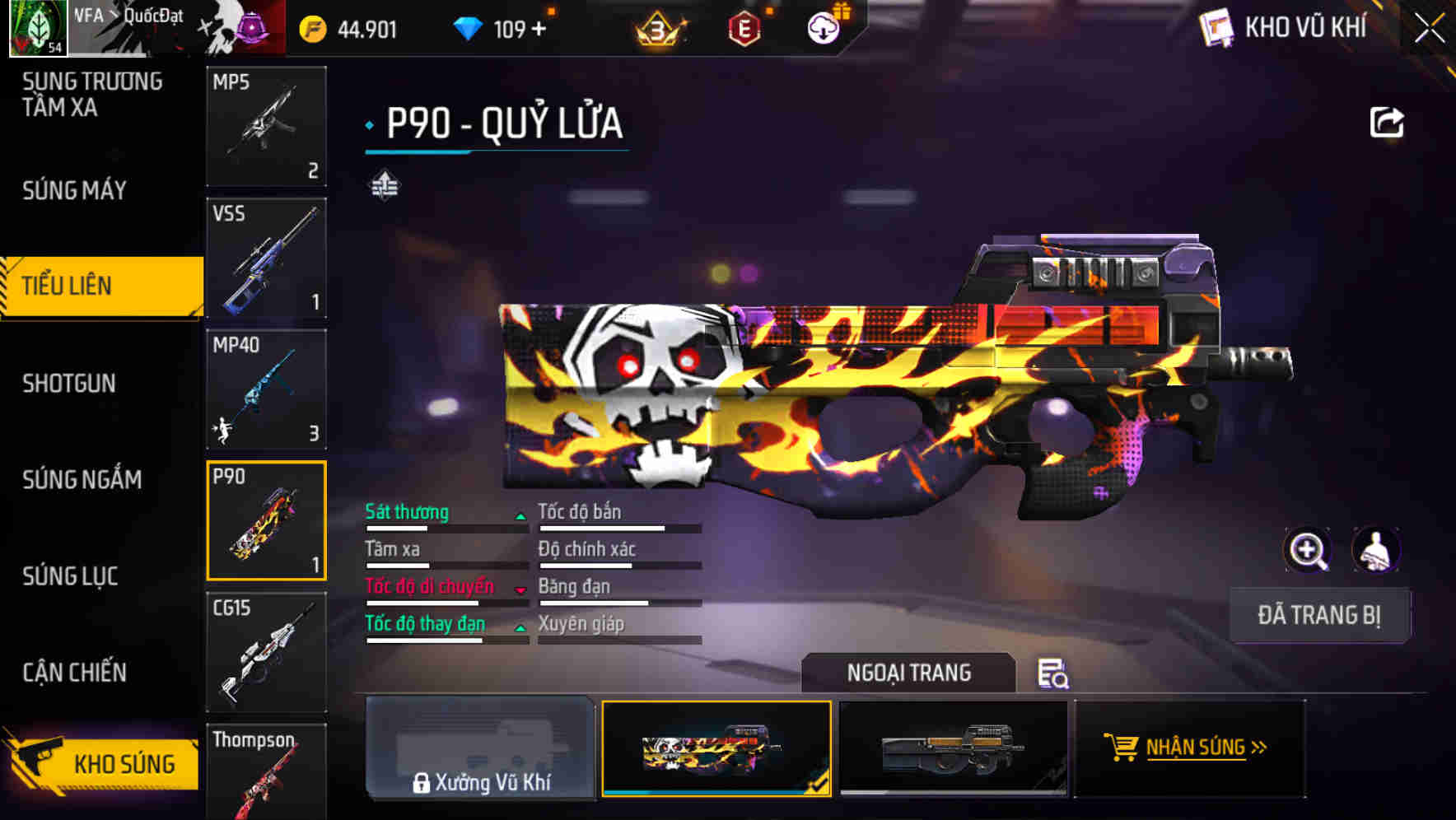Open the locked Xưởng Vũ Khí panel

(481, 751)
